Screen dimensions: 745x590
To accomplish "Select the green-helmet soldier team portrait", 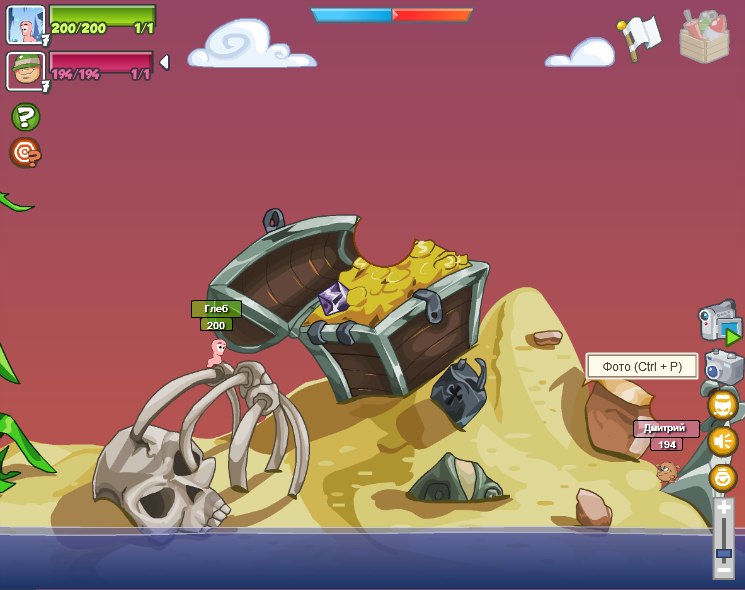I will pyautogui.click(x=25, y=71).
